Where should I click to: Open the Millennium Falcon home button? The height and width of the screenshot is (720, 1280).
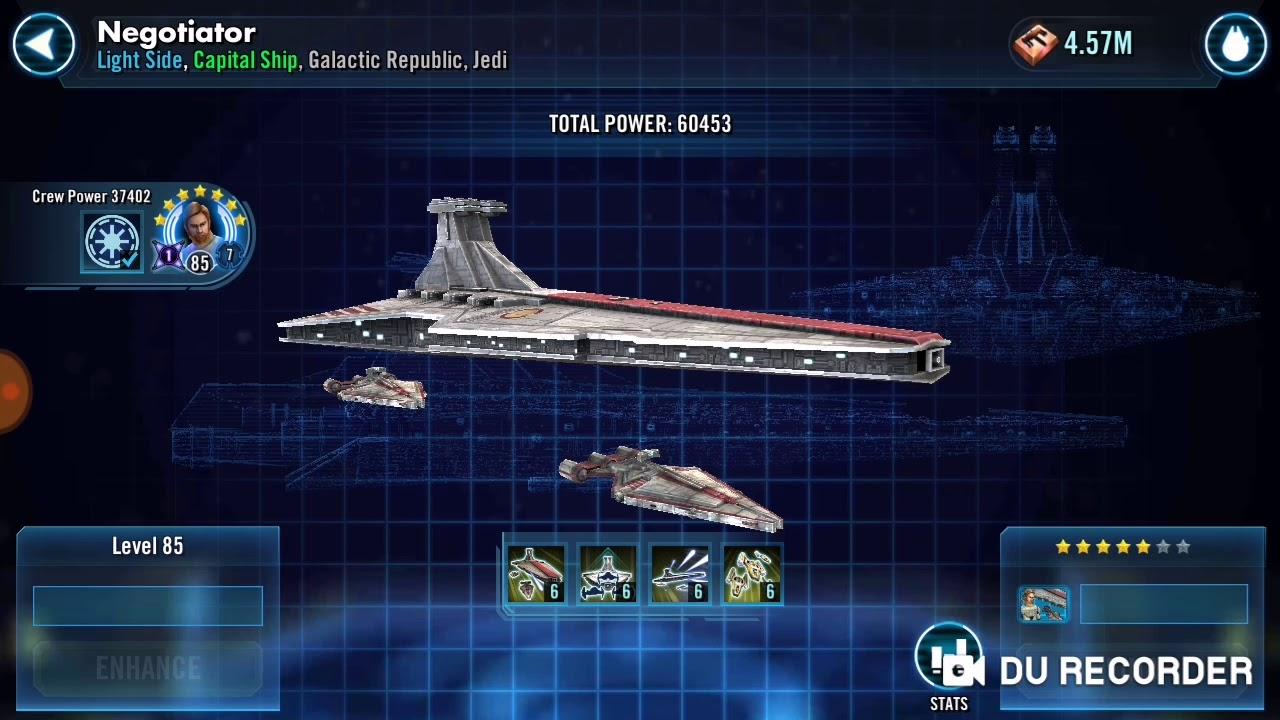click(1235, 44)
